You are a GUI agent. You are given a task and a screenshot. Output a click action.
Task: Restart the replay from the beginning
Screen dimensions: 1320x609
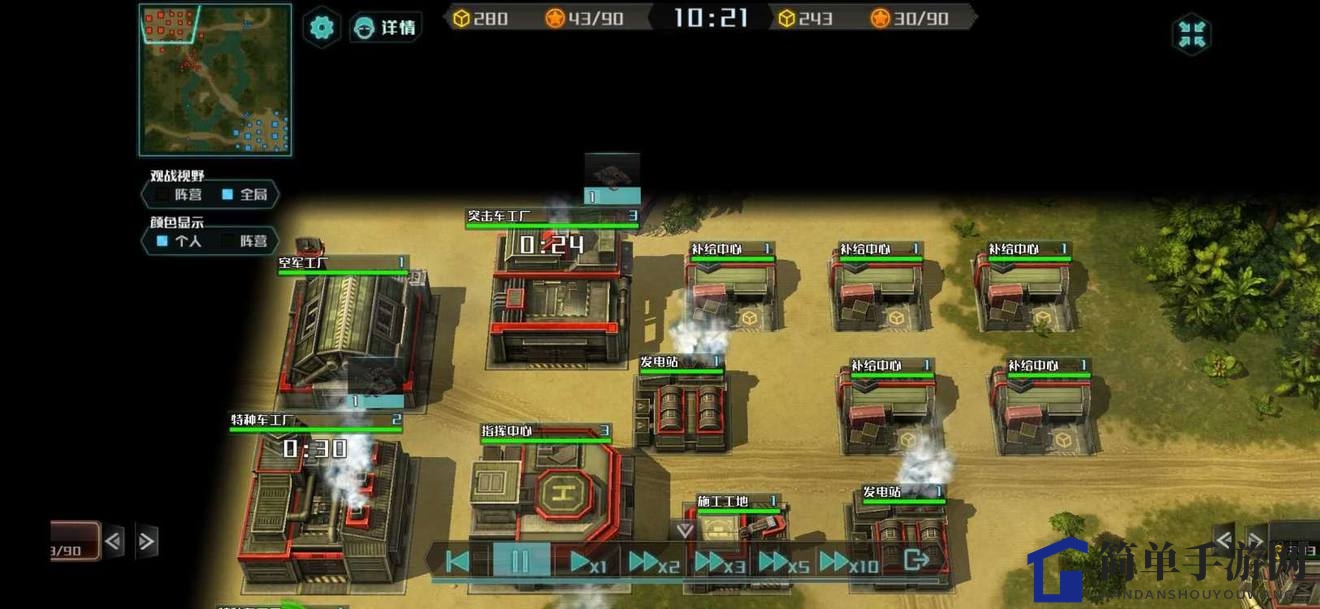click(458, 561)
